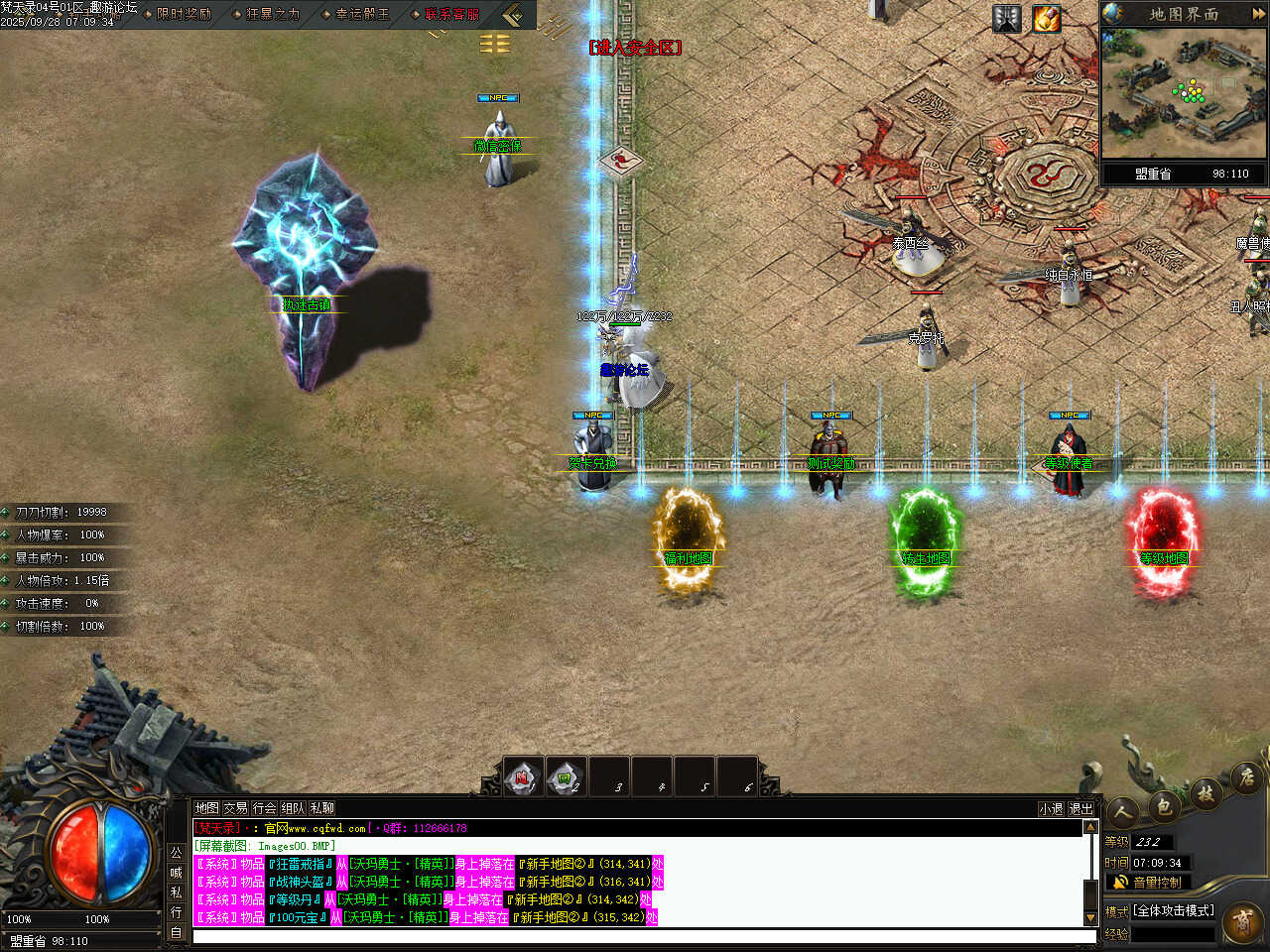
Task: Open the 私聊 private chat tab
Action: [321, 808]
